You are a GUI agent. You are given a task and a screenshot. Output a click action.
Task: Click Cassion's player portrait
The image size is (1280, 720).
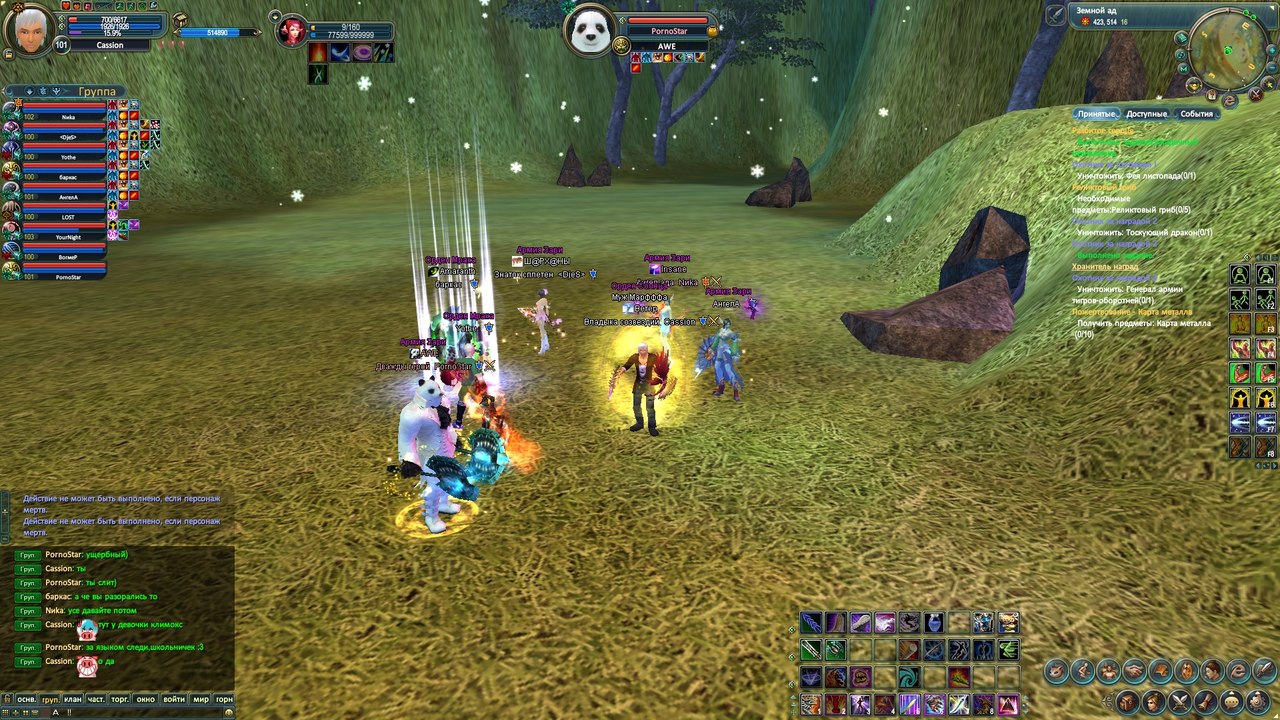point(34,29)
